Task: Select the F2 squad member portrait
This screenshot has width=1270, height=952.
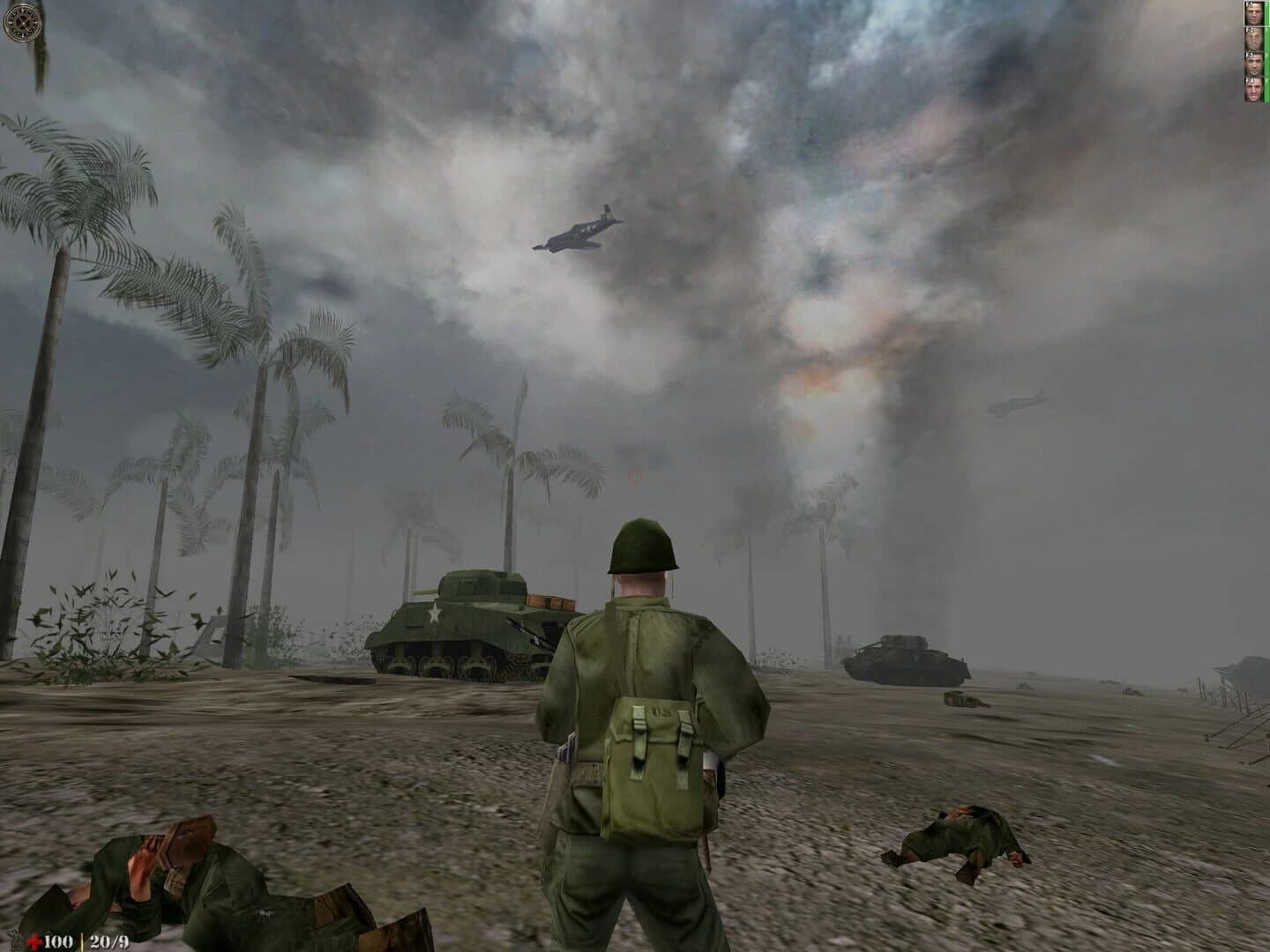Action: click(x=1253, y=38)
